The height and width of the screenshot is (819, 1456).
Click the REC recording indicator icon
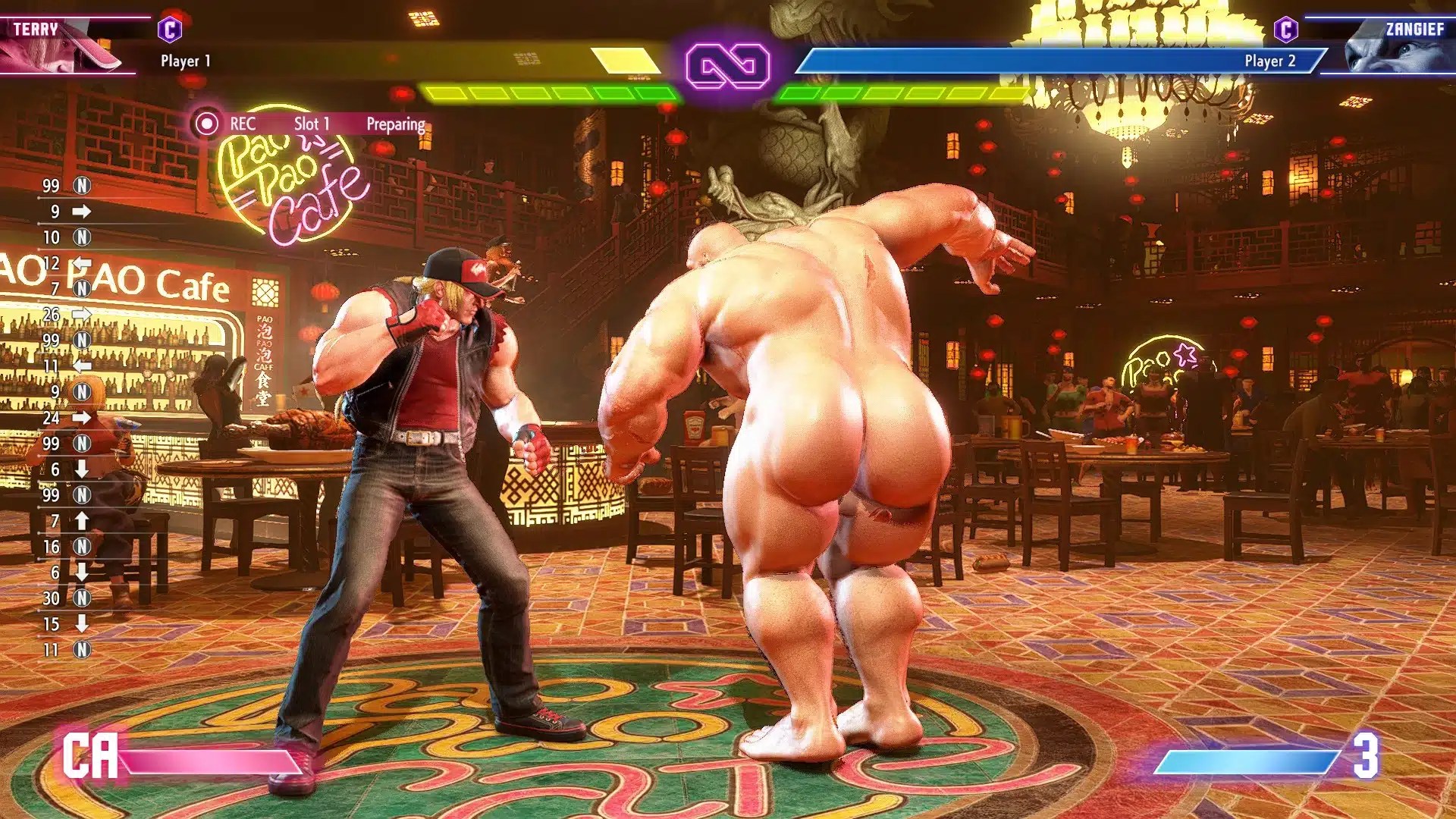(206, 124)
